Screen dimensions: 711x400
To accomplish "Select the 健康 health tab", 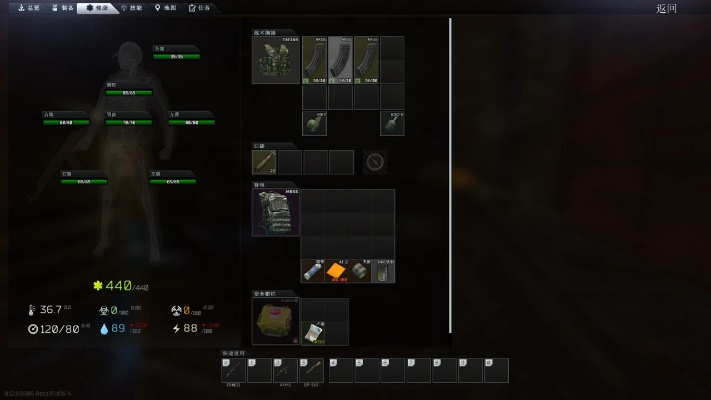I will coord(97,7).
